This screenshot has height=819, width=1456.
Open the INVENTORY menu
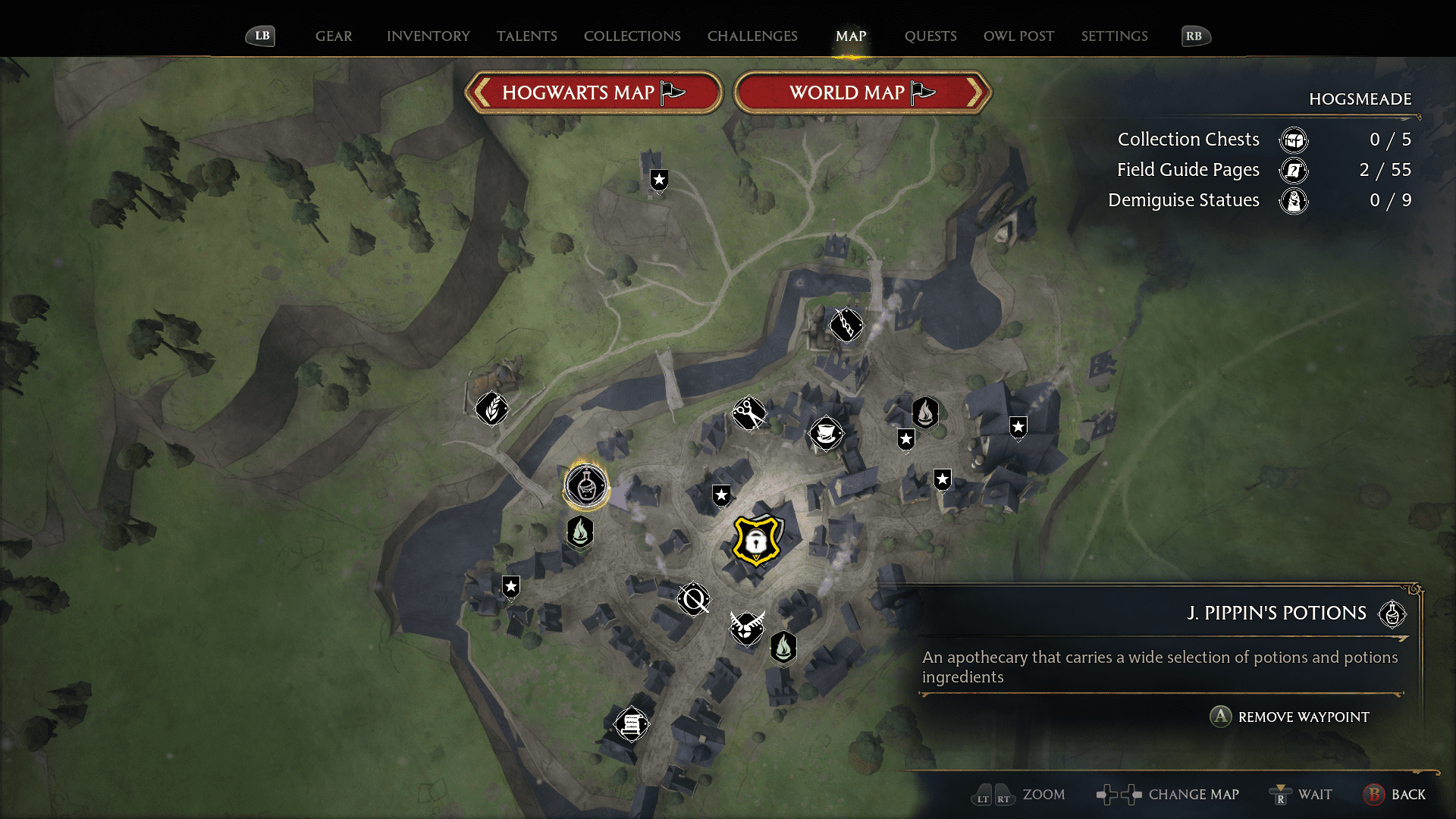428,36
